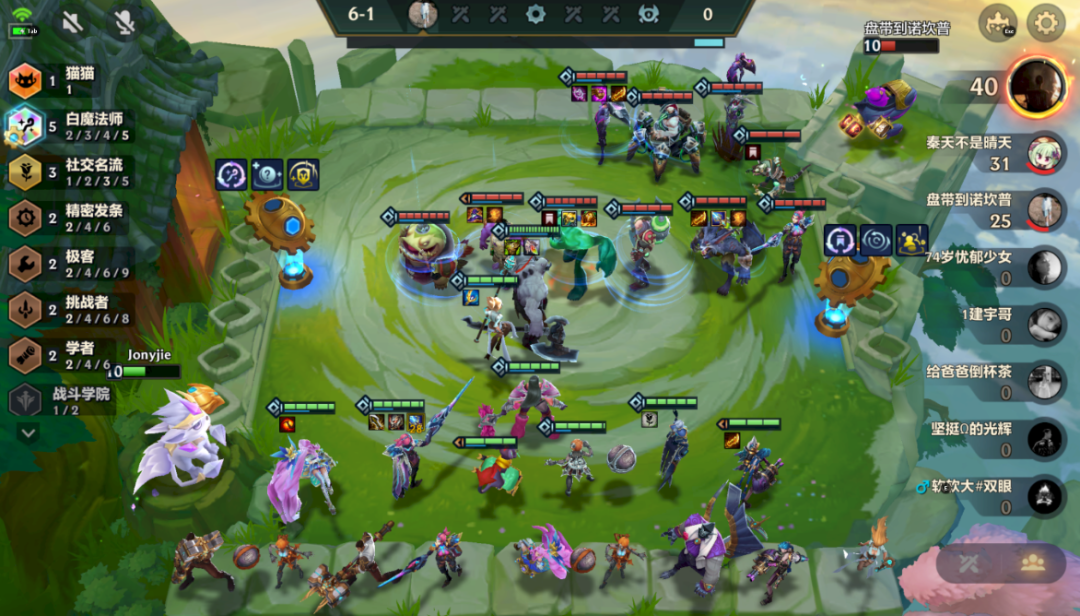Viewport: 1080px width, 616px height.
Task: Show details for the 白魔法师 trait
Action: tap(70, 126)
